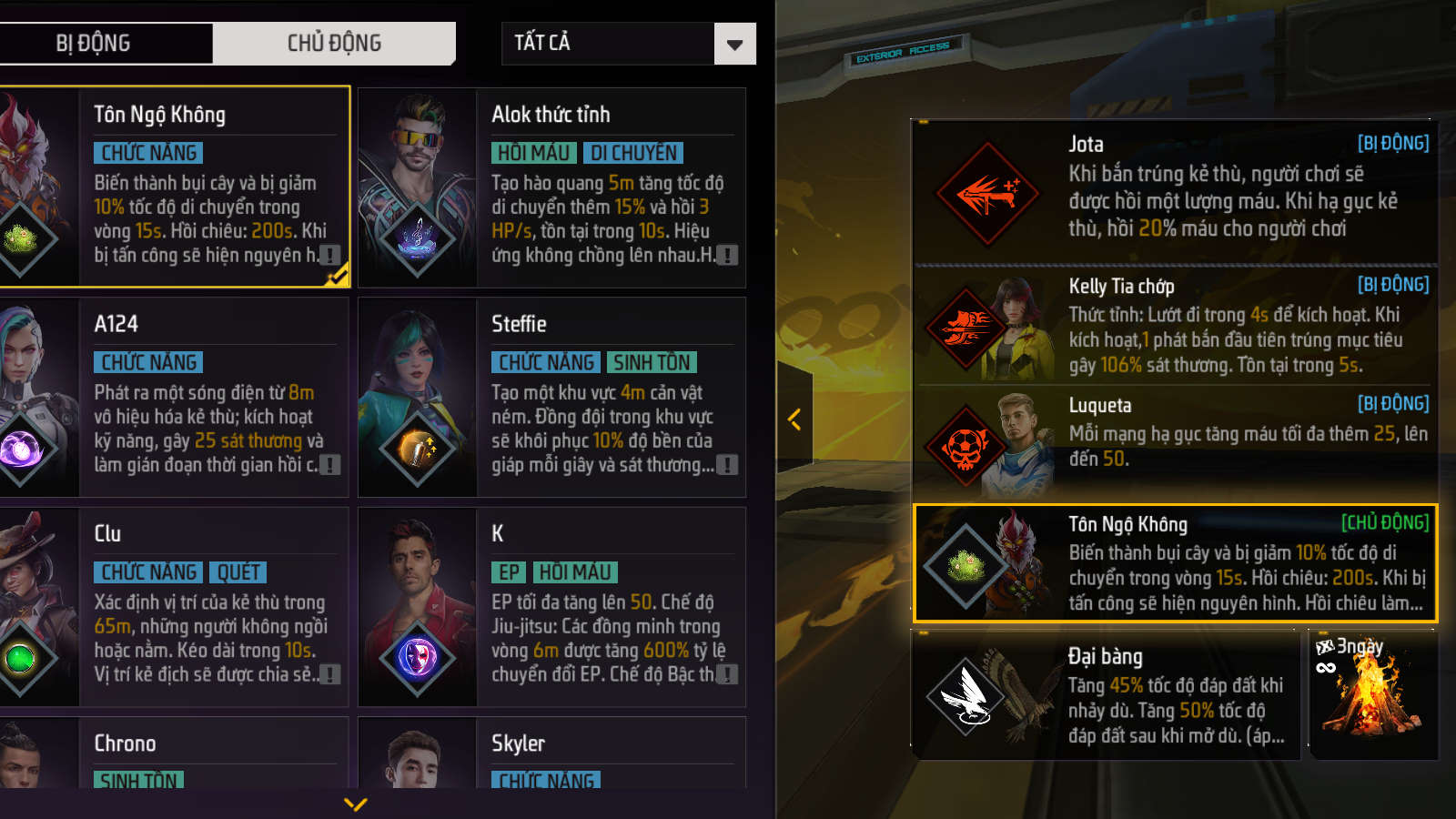
Task: Choose the Clu skill card
Action: pos(173,606)
